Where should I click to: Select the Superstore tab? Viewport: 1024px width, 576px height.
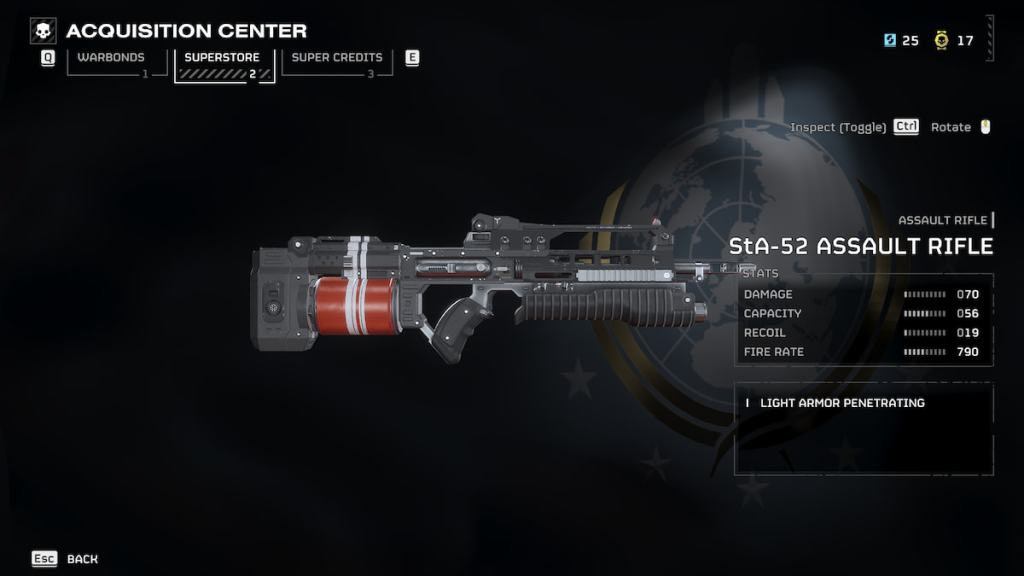(x=222, y=59)
